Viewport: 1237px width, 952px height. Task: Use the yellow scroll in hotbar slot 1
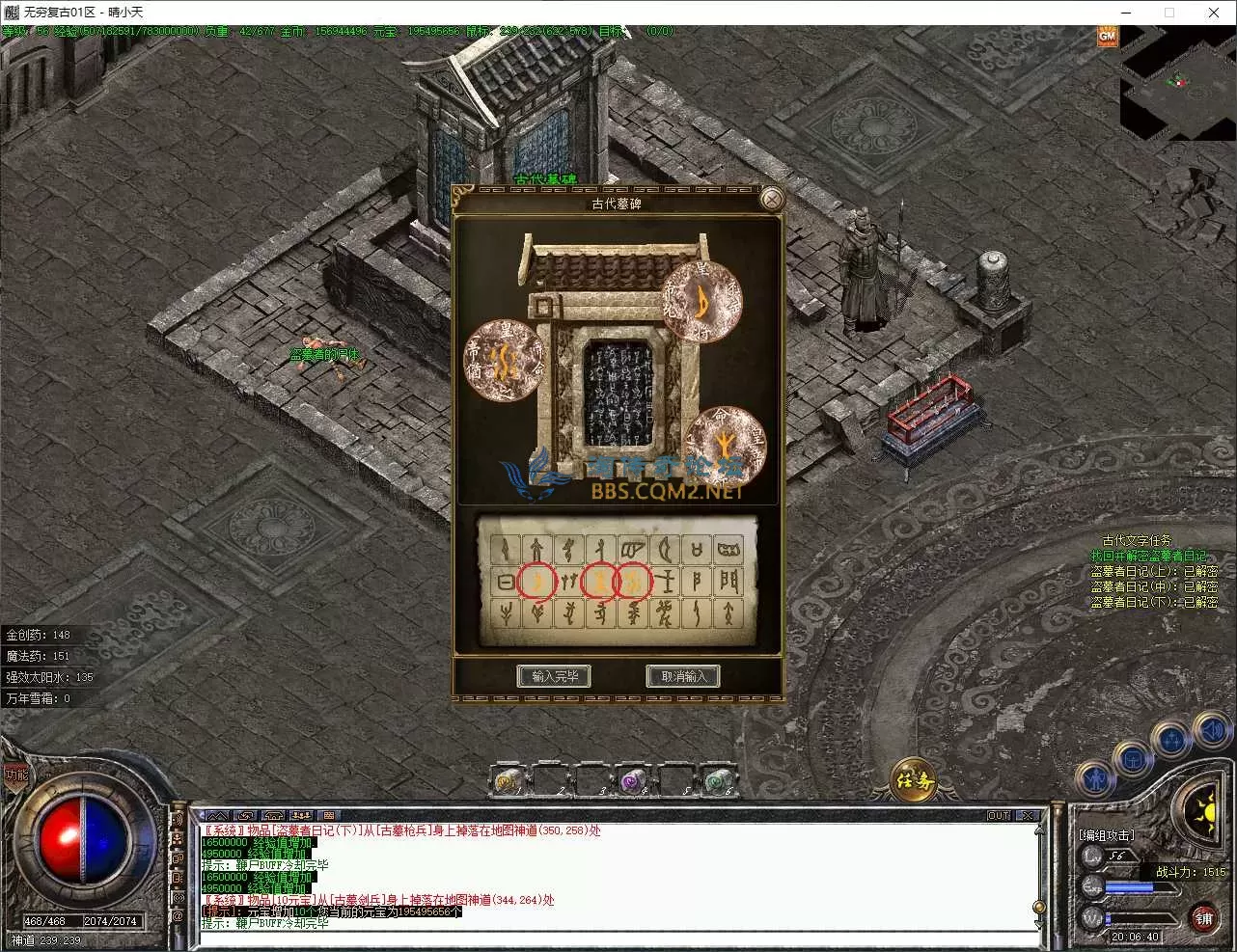tap(508, 781)
